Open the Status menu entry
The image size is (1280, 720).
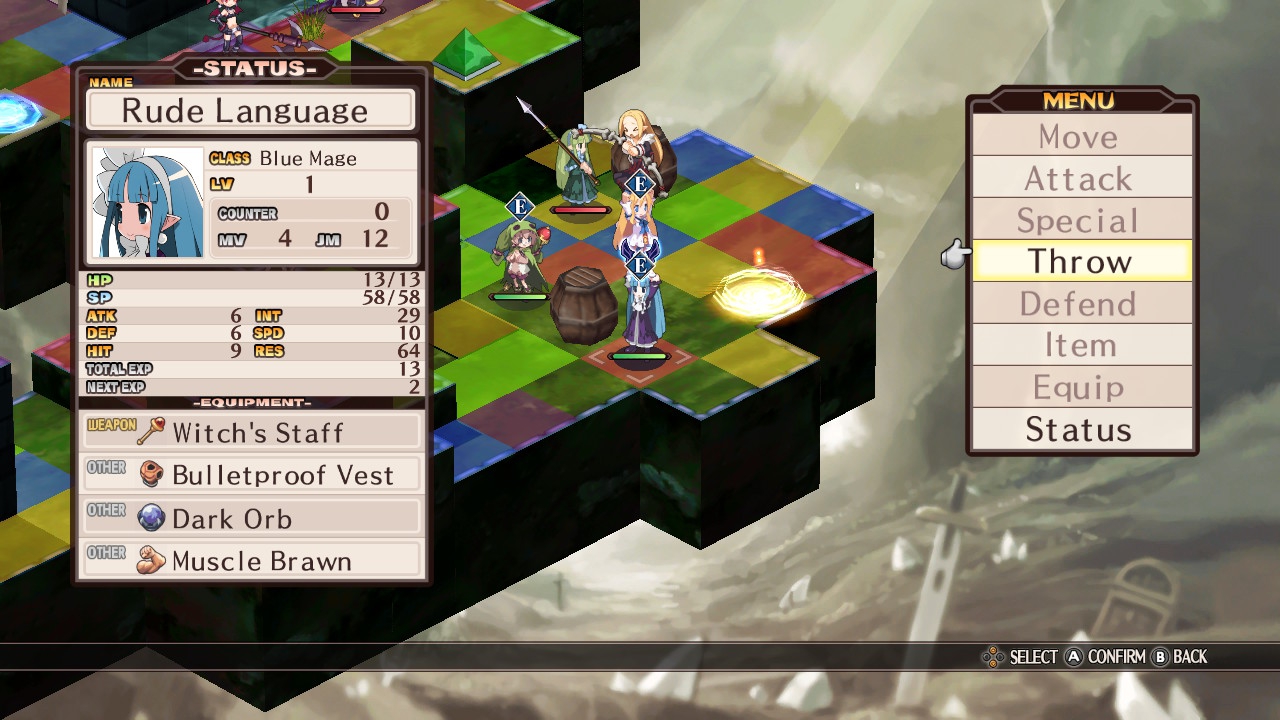(x=1081, y=430)
